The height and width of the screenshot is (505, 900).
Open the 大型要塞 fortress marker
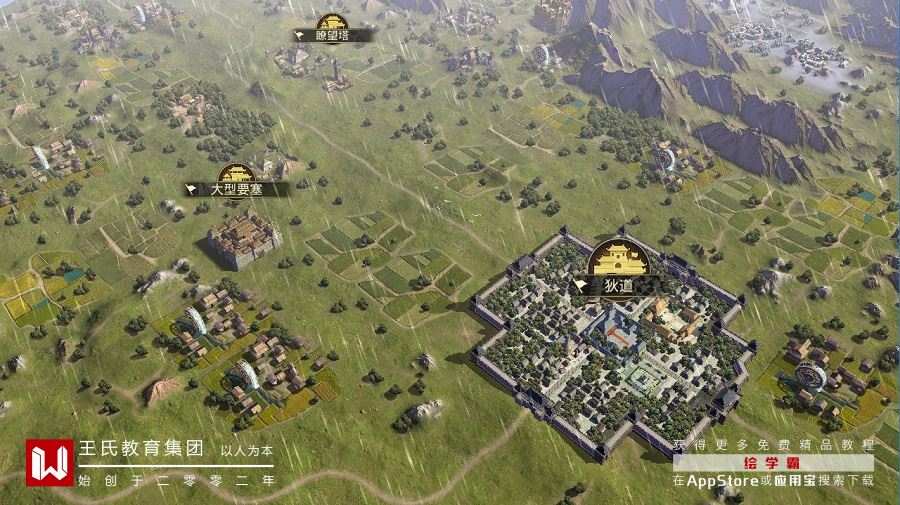coord(236,186)
